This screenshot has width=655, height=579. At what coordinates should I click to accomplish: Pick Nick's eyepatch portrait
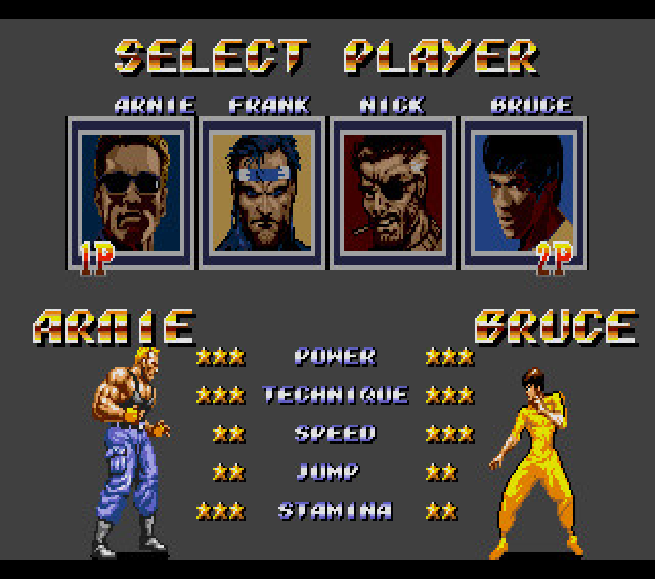click(393, 192)
